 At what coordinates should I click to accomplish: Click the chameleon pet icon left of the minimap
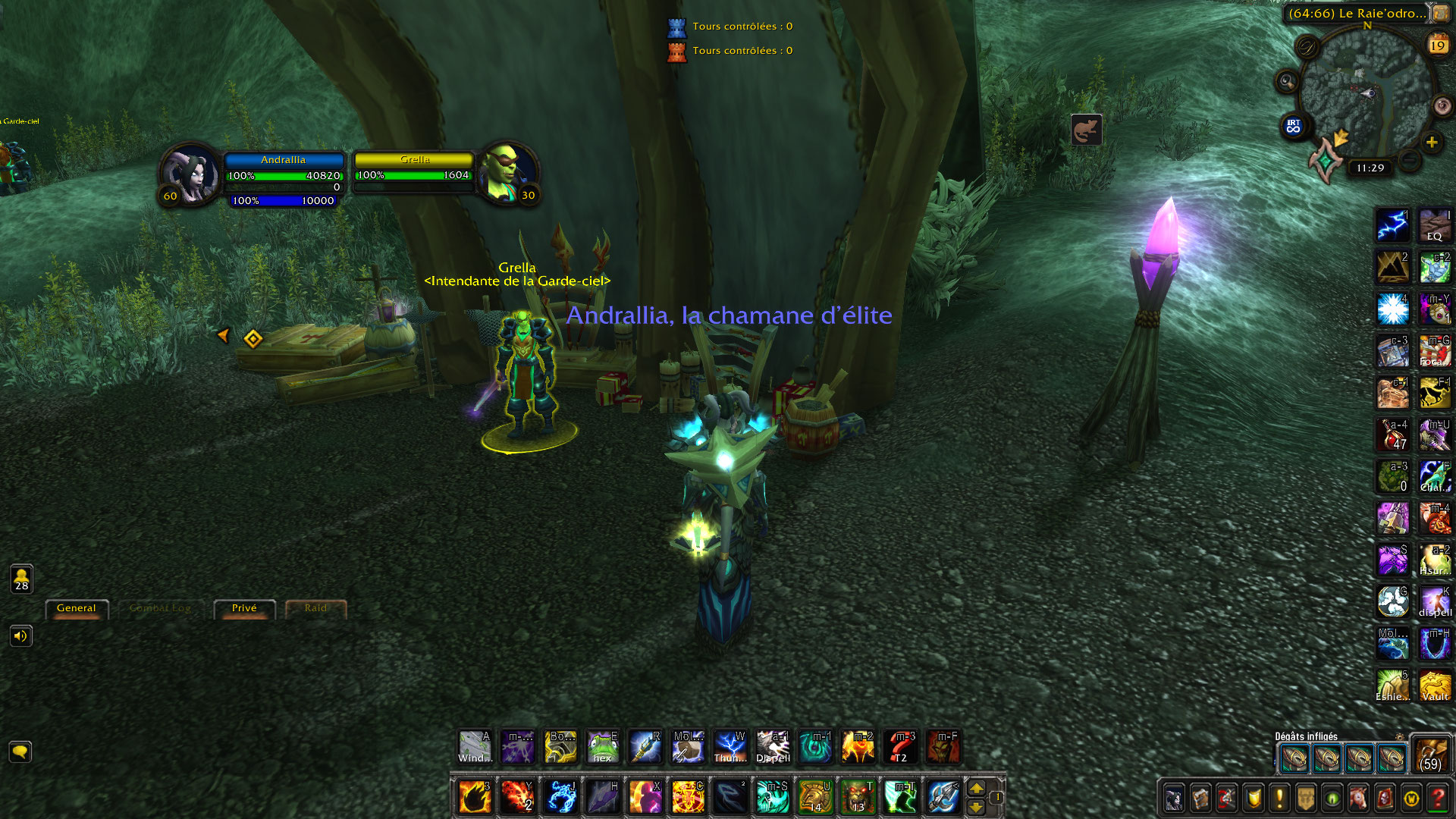tap(1087, 129)
